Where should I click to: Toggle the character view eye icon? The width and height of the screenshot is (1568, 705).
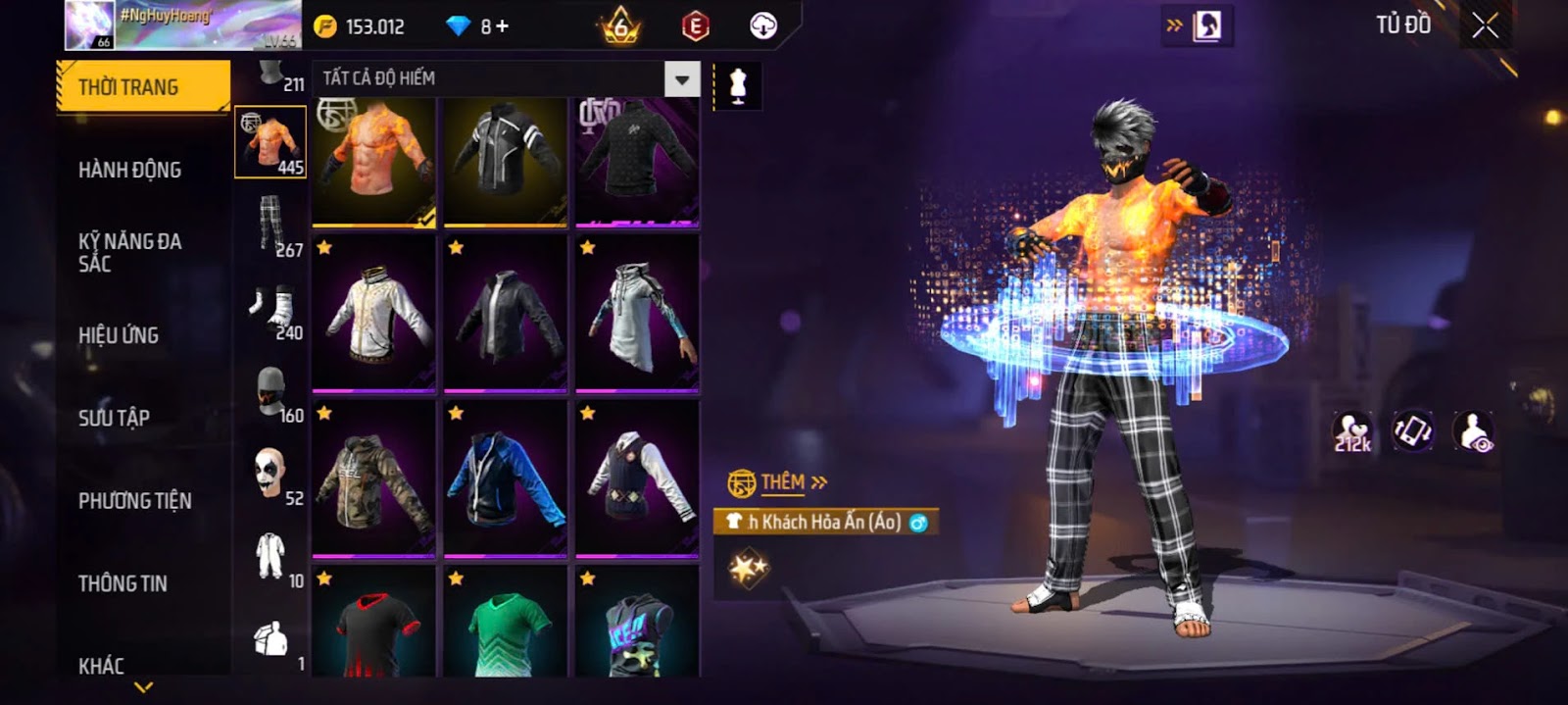[1474, 432]
